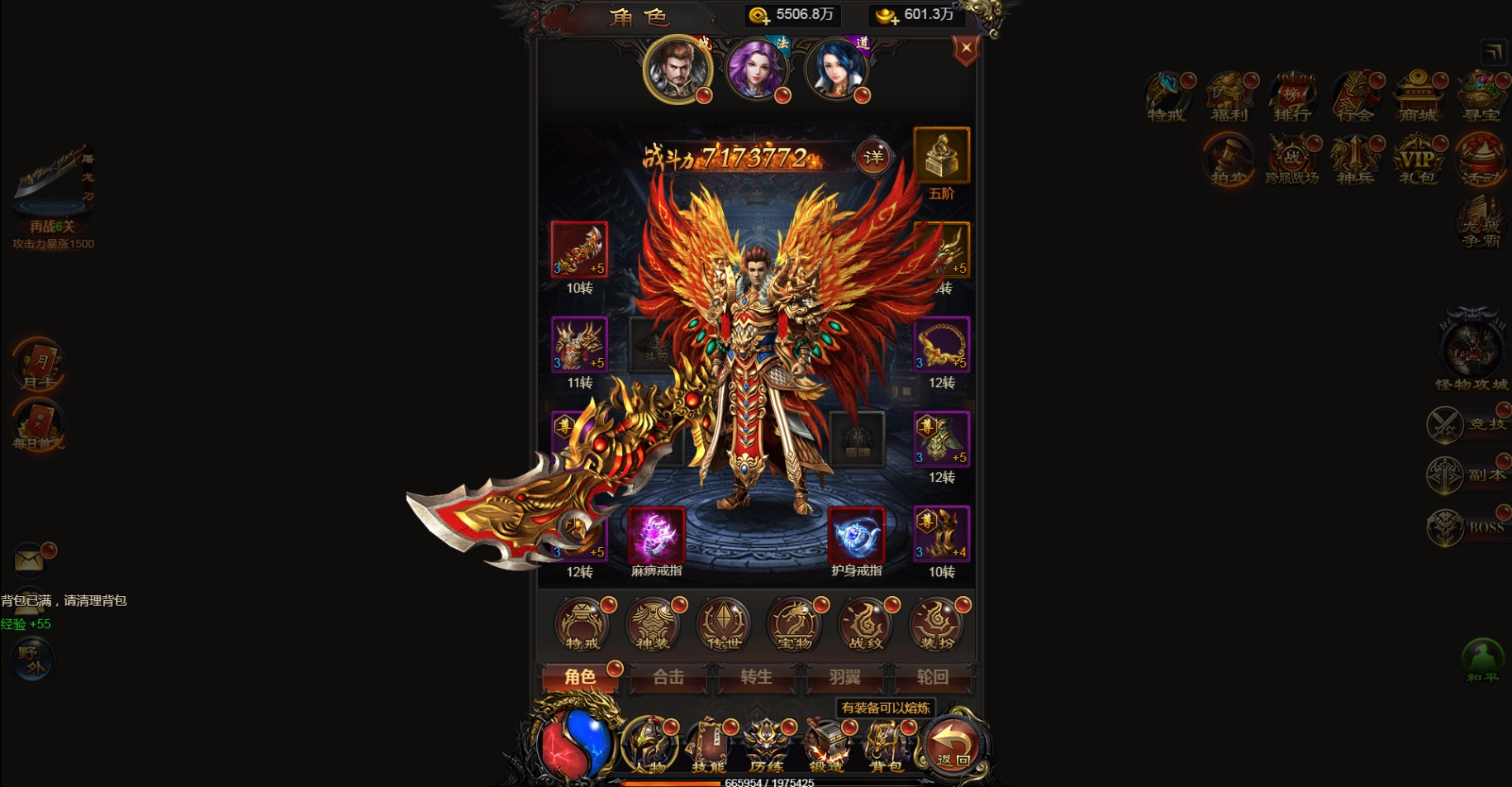Switch to the 羽翼 wings tab
This screenshot has height=787, width=1512.
point(842,678)
